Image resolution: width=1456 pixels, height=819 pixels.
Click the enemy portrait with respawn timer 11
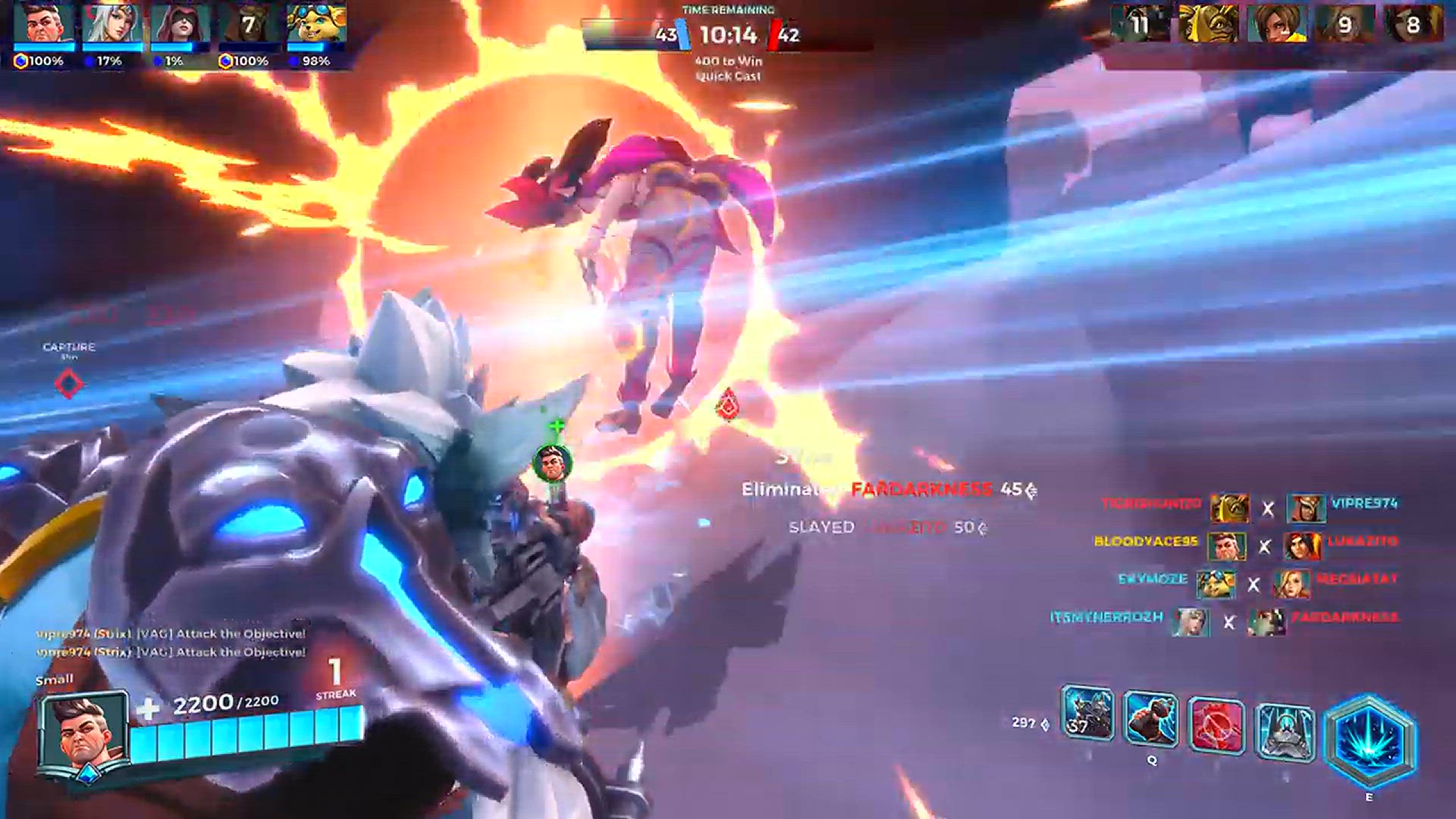pyautogui.click(x=1140, y=25)
